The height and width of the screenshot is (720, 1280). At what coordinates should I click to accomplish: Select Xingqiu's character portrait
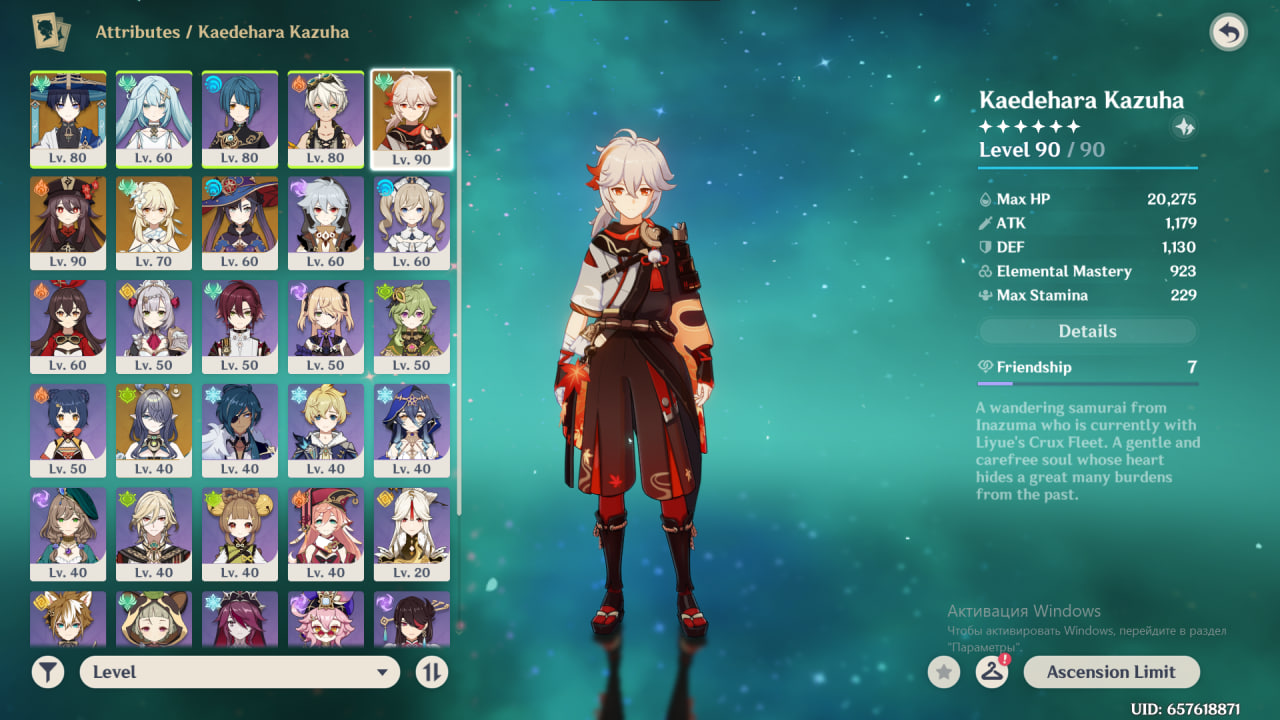240,118
